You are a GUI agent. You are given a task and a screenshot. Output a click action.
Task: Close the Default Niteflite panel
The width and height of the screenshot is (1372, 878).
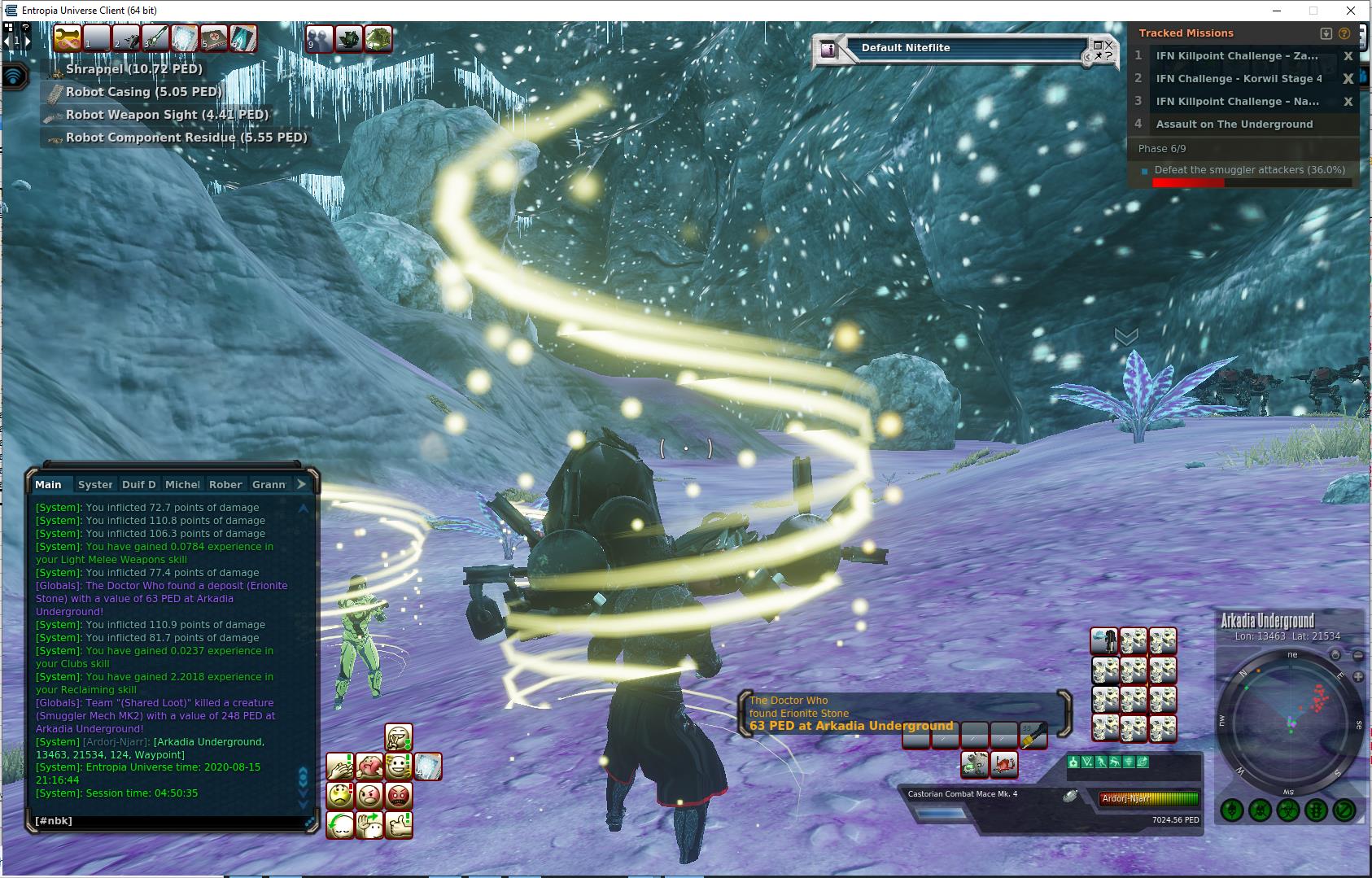click(1108, 46)
